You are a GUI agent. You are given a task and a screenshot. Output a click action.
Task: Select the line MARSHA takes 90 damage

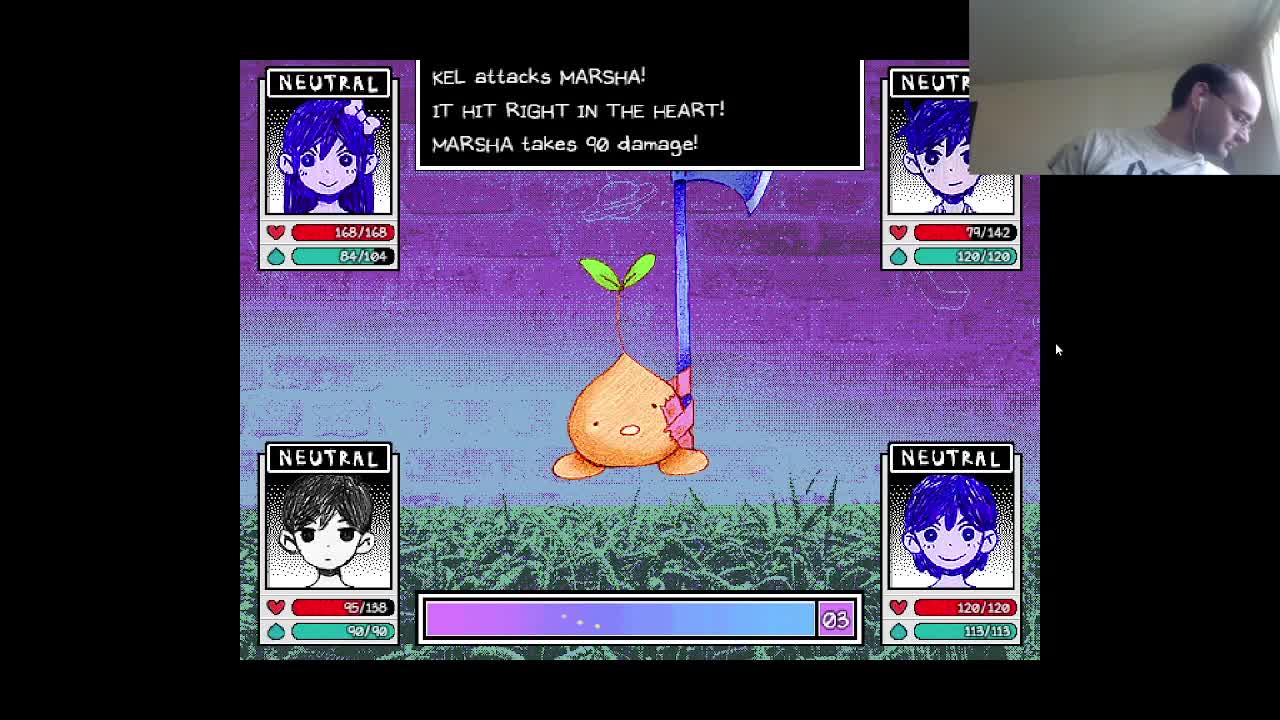click(563, 144)
